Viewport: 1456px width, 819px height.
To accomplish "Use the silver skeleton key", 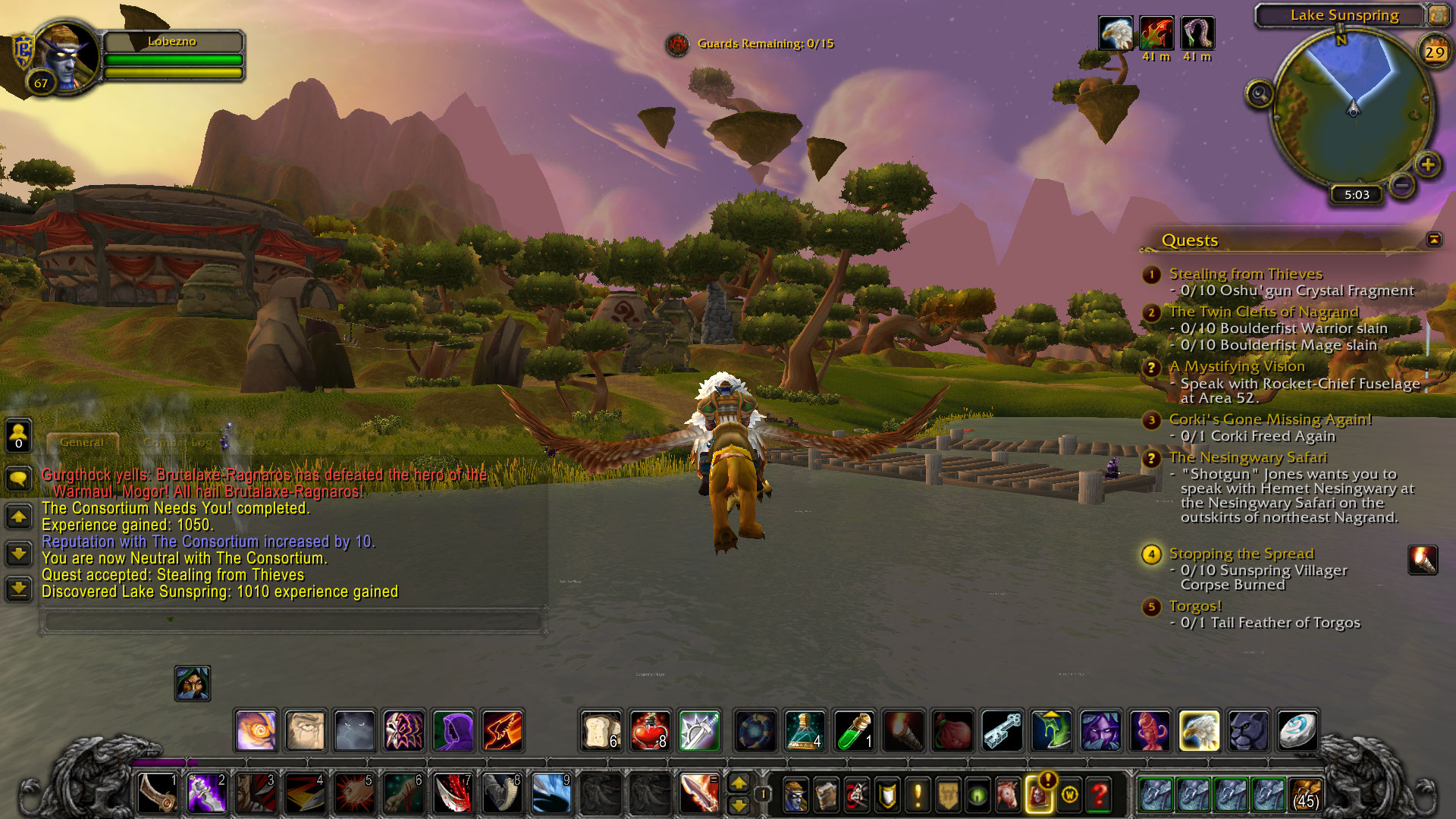I will [x=1003, y=731].
